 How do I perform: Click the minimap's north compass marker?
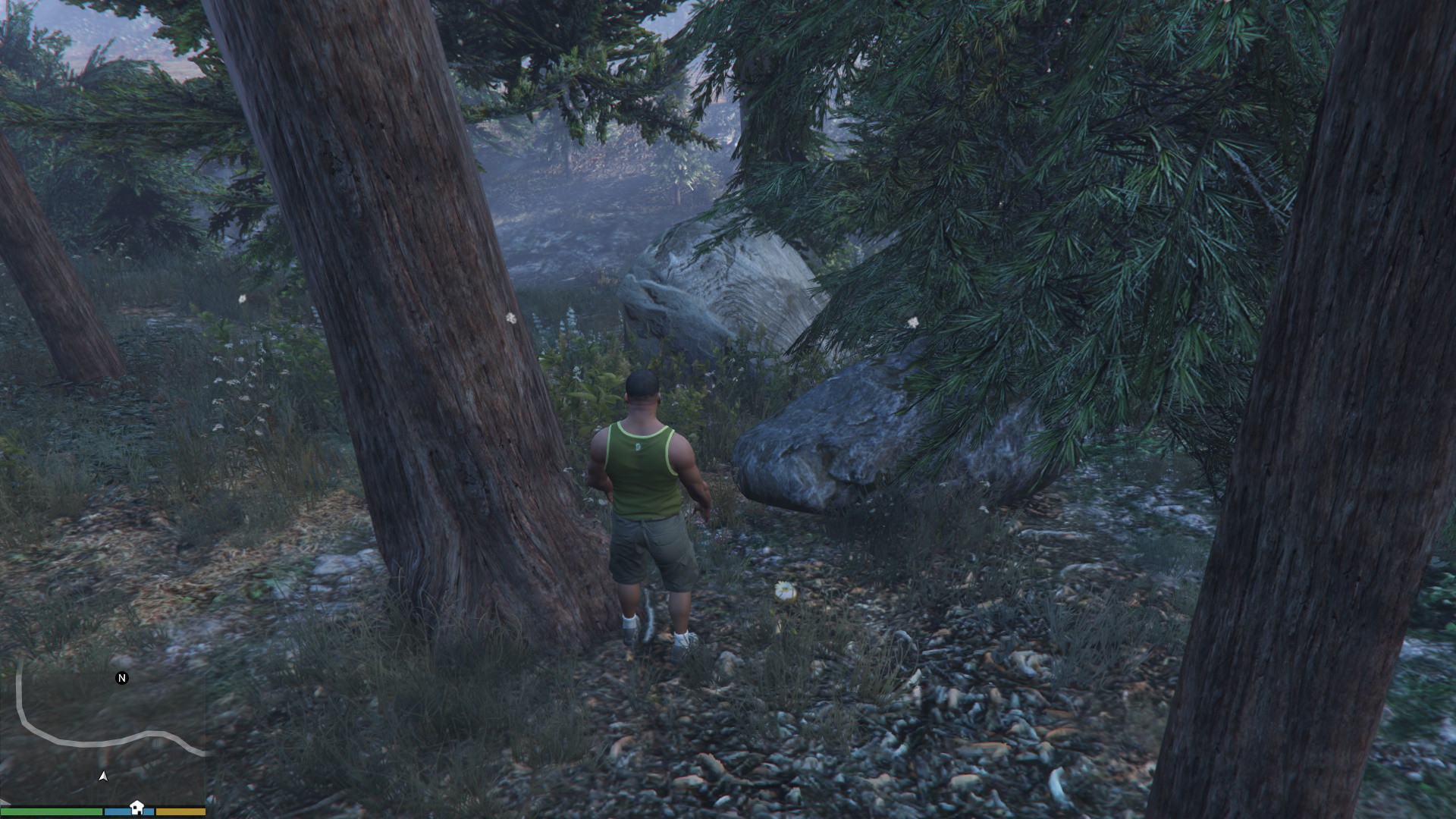121,678
